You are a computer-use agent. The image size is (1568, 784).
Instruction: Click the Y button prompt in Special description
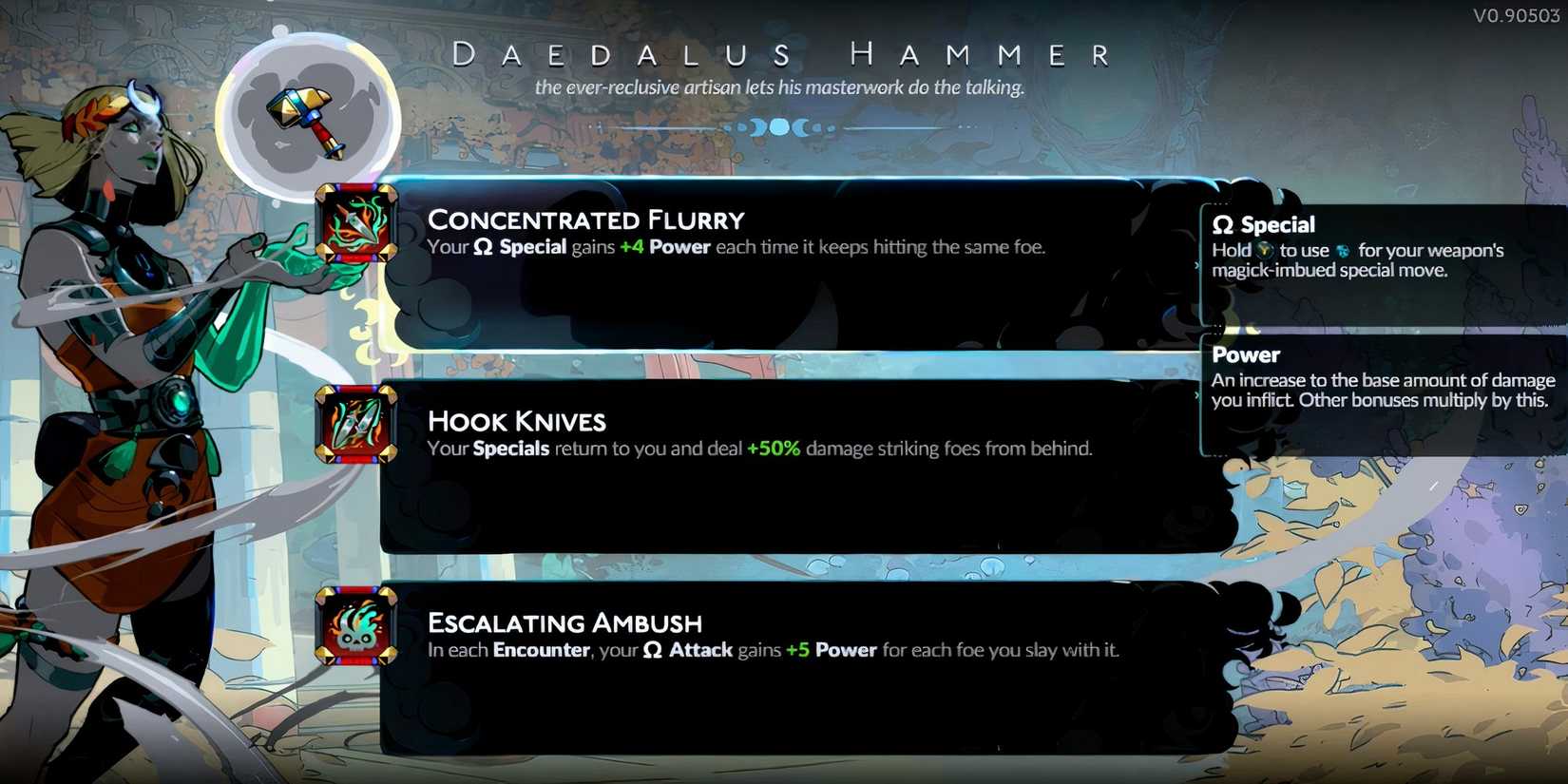coord(1267,251)
